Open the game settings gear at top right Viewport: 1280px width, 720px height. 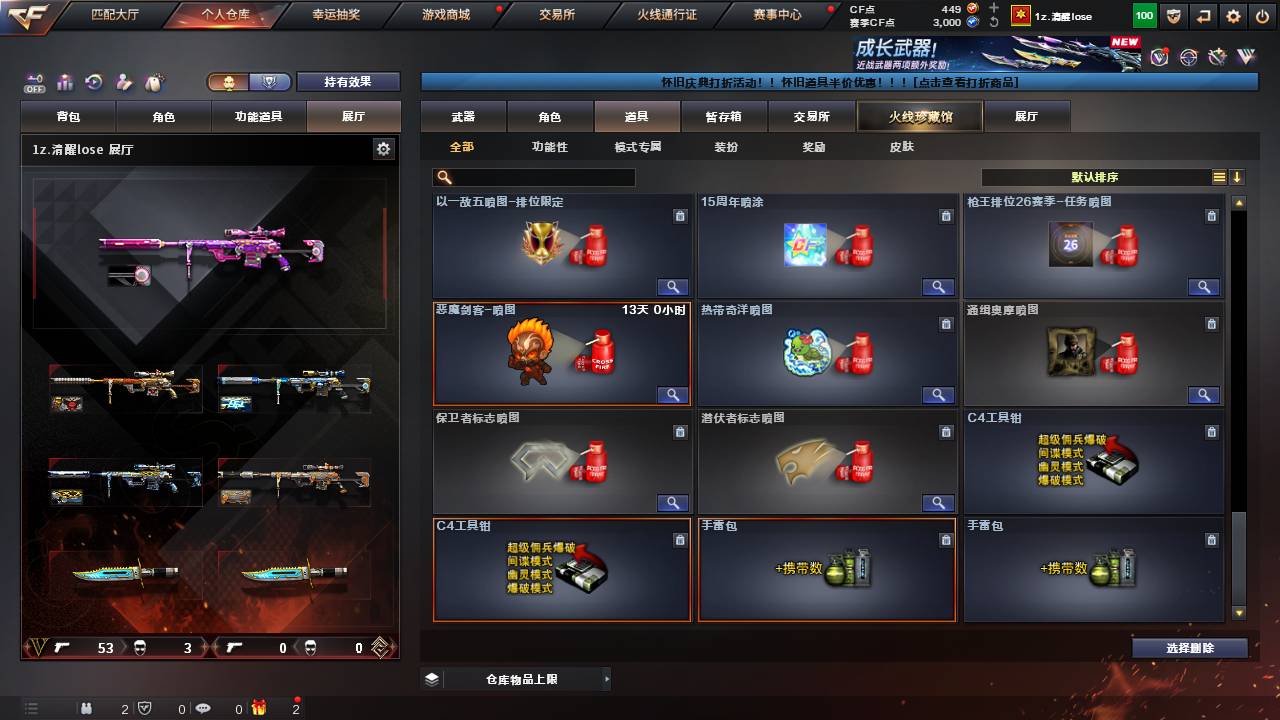coord(1232,15)
